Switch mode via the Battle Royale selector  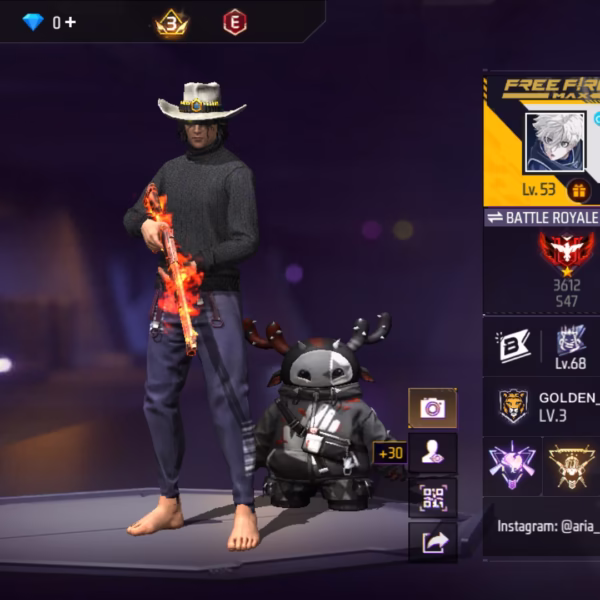(x=543, y=218)
